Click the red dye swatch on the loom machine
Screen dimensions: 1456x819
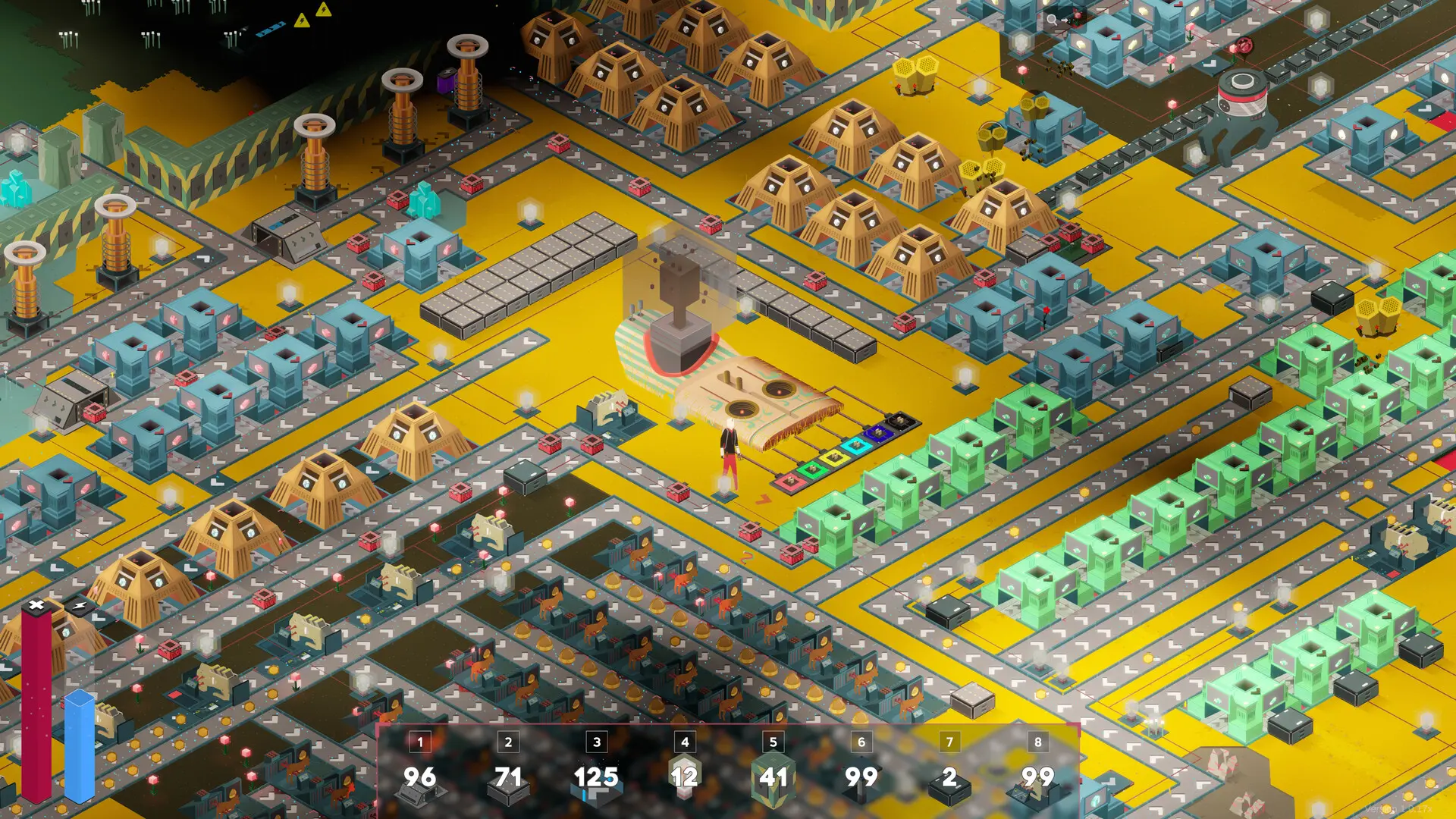pyautogui.click(x=791, y=482)
